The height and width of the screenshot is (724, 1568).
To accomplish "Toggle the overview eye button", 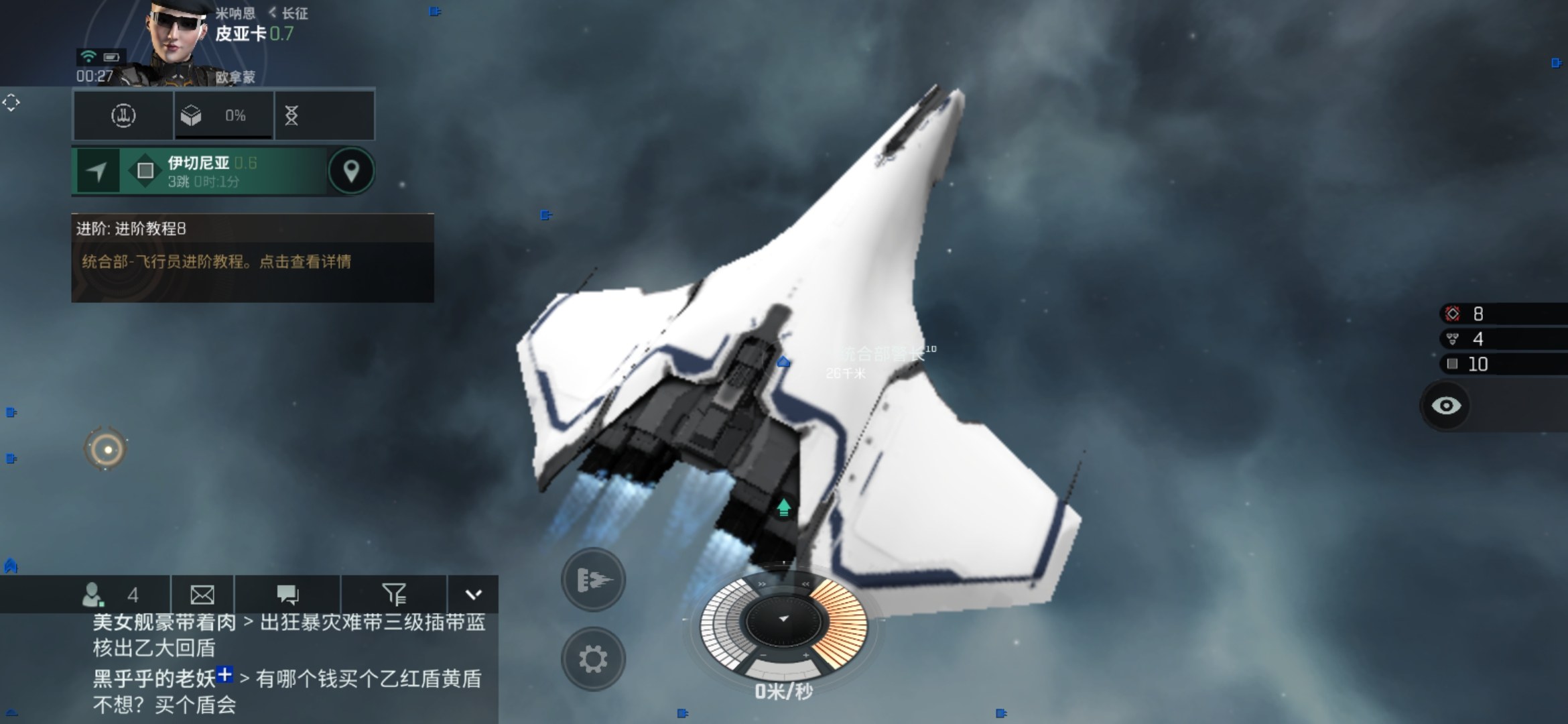I will (x=1446, y=406).
